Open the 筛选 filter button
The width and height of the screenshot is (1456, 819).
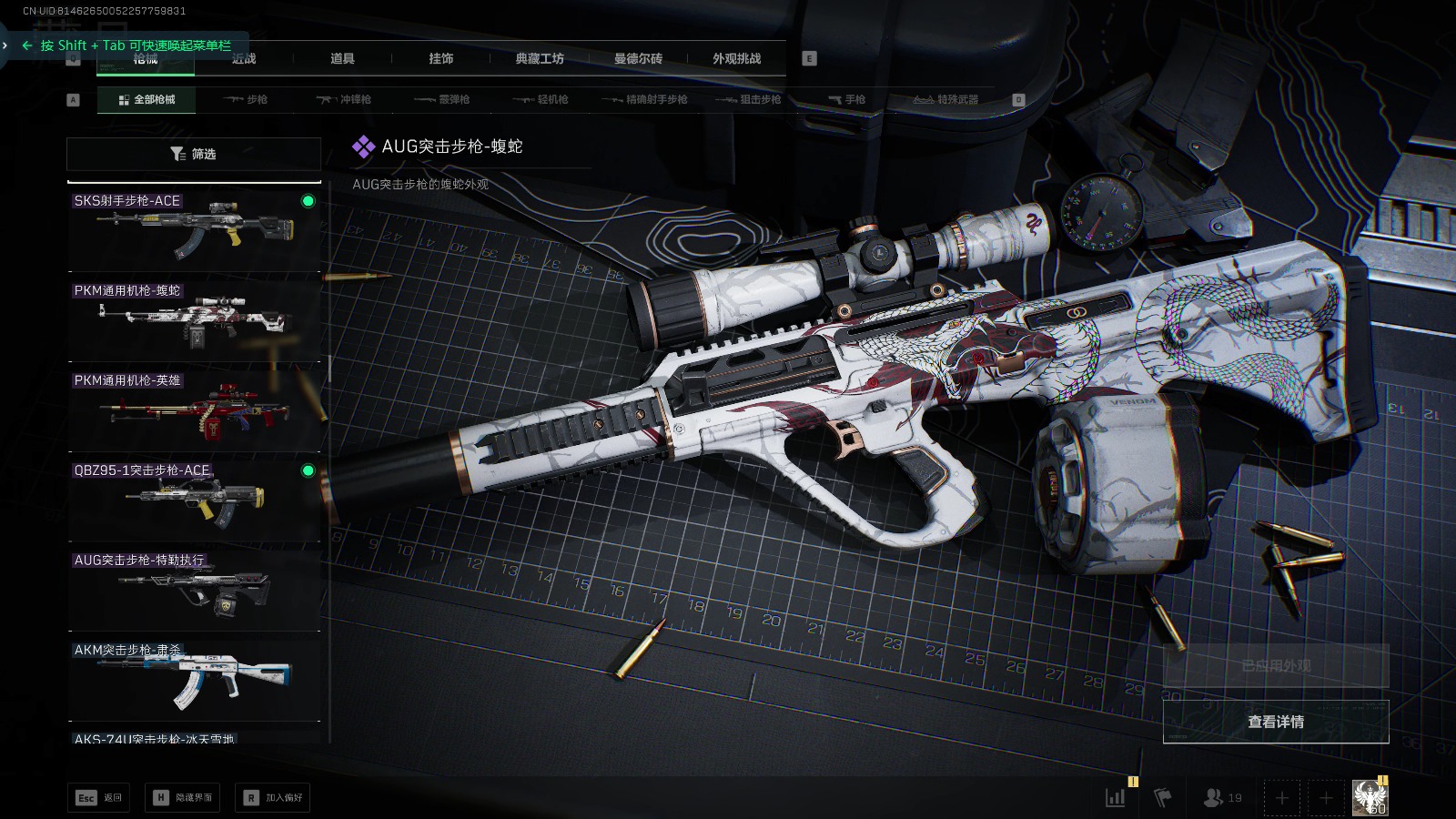[x=194, y=154]
